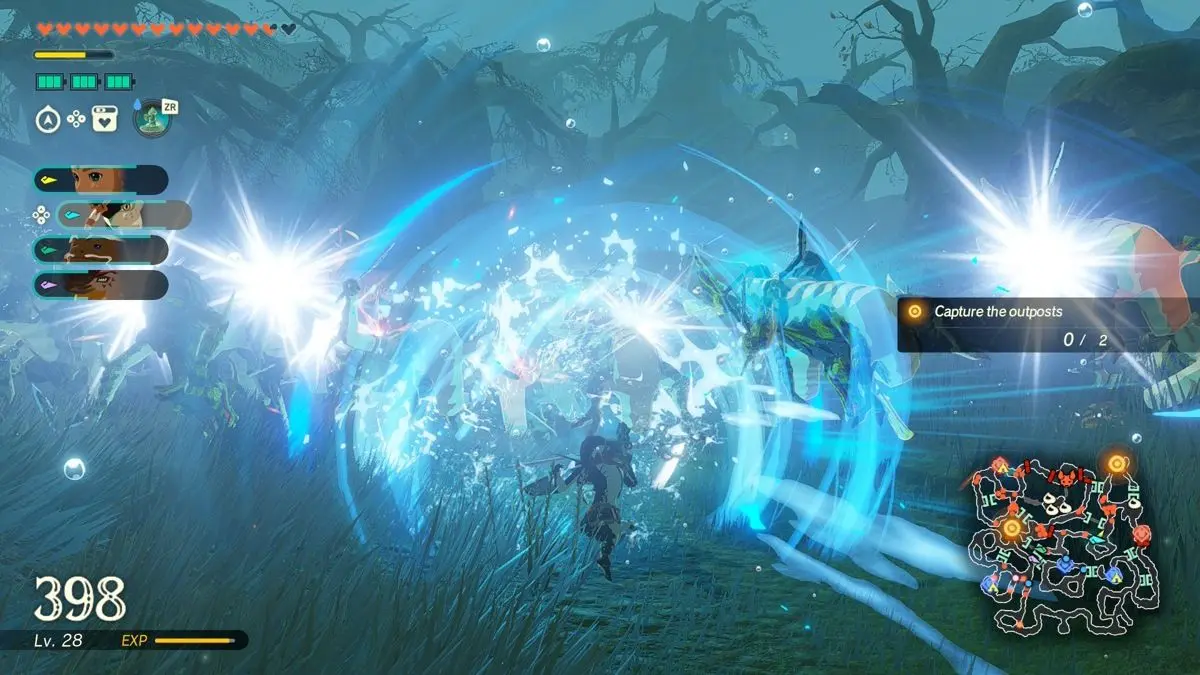Viewport: 1200px width, 675px height.
Task: Switch to the character portrait with purple marker
Action: [100, 285]
